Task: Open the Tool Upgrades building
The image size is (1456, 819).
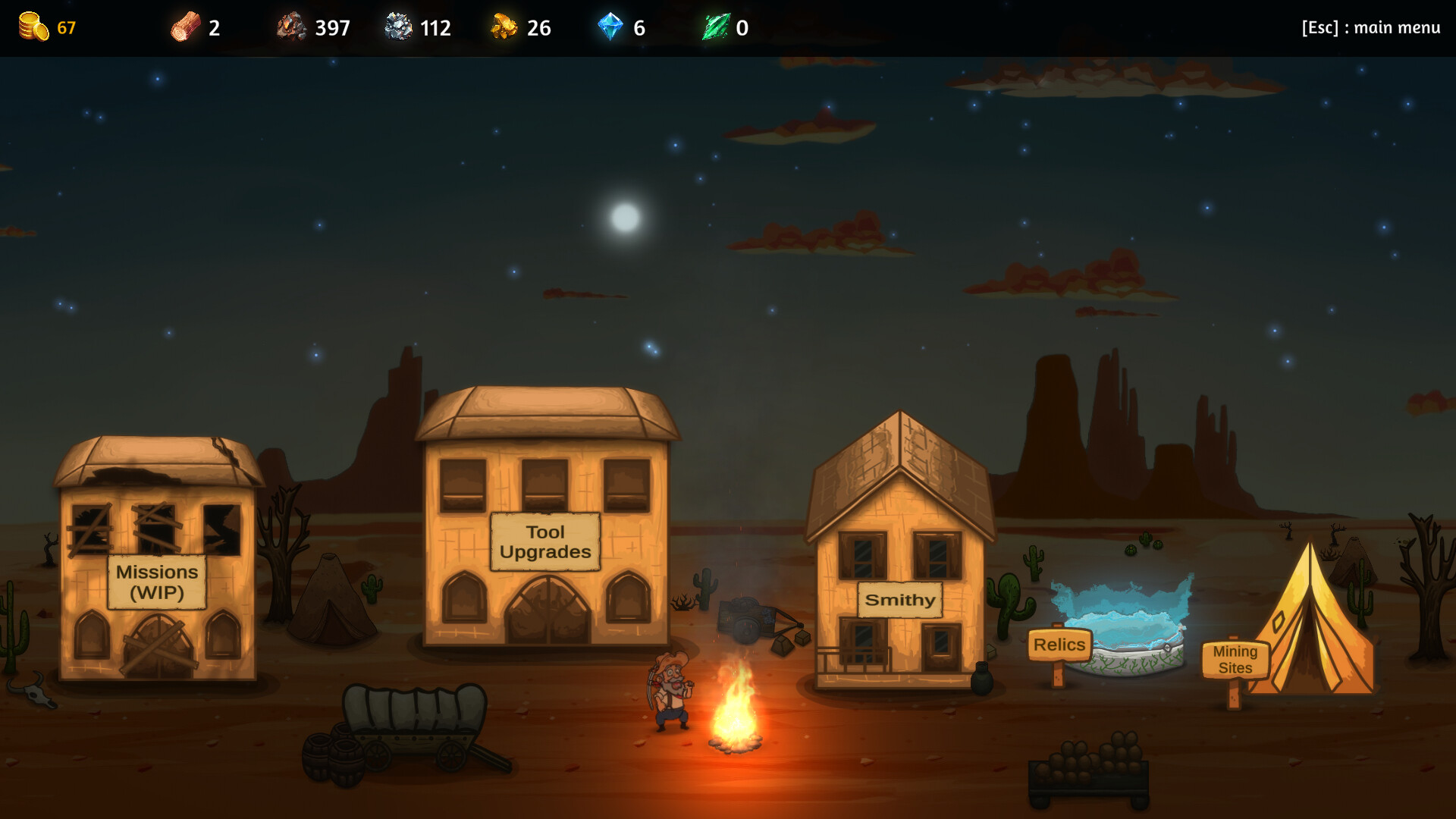Action: click(x=545, y=541)
